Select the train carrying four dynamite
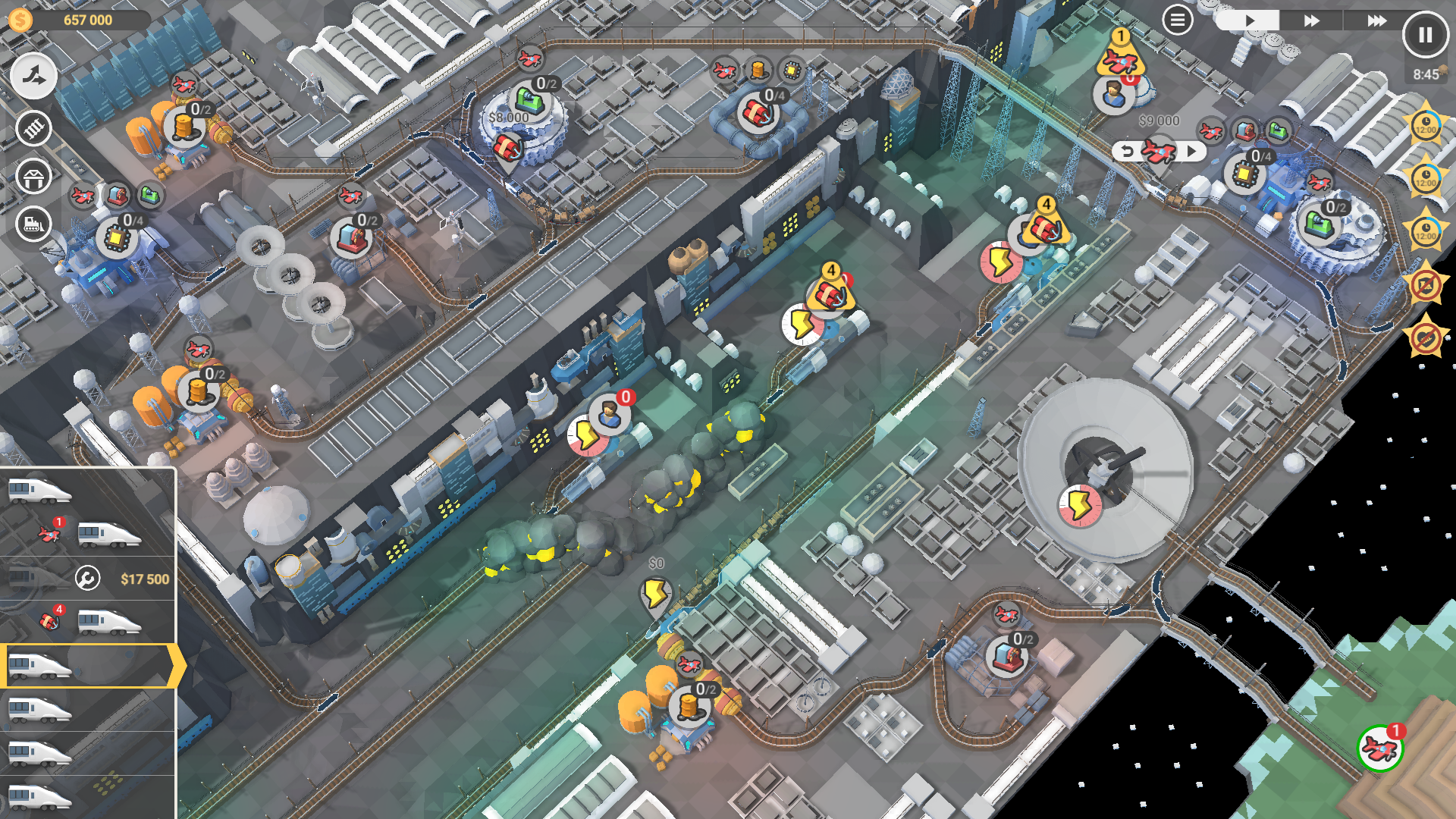The width and height of the screenshot is (1456, 819). 88,622
